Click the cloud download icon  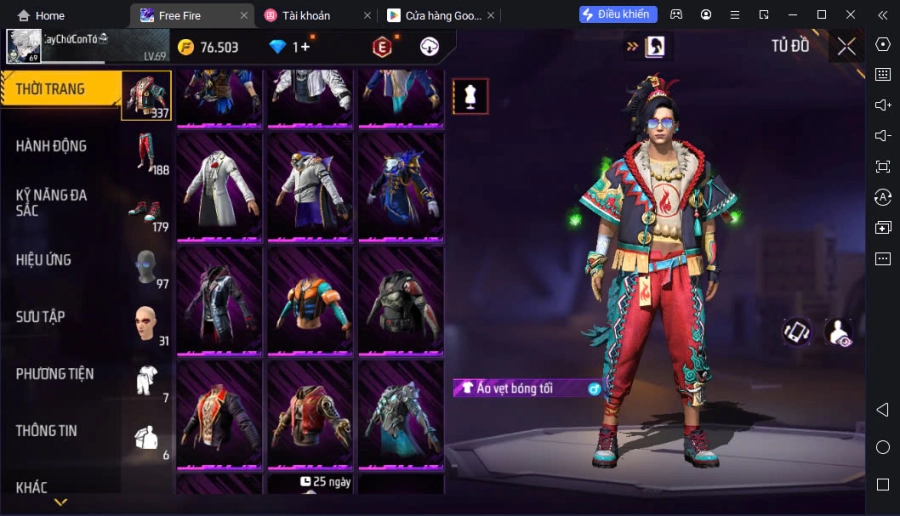(x=429, y=47)
